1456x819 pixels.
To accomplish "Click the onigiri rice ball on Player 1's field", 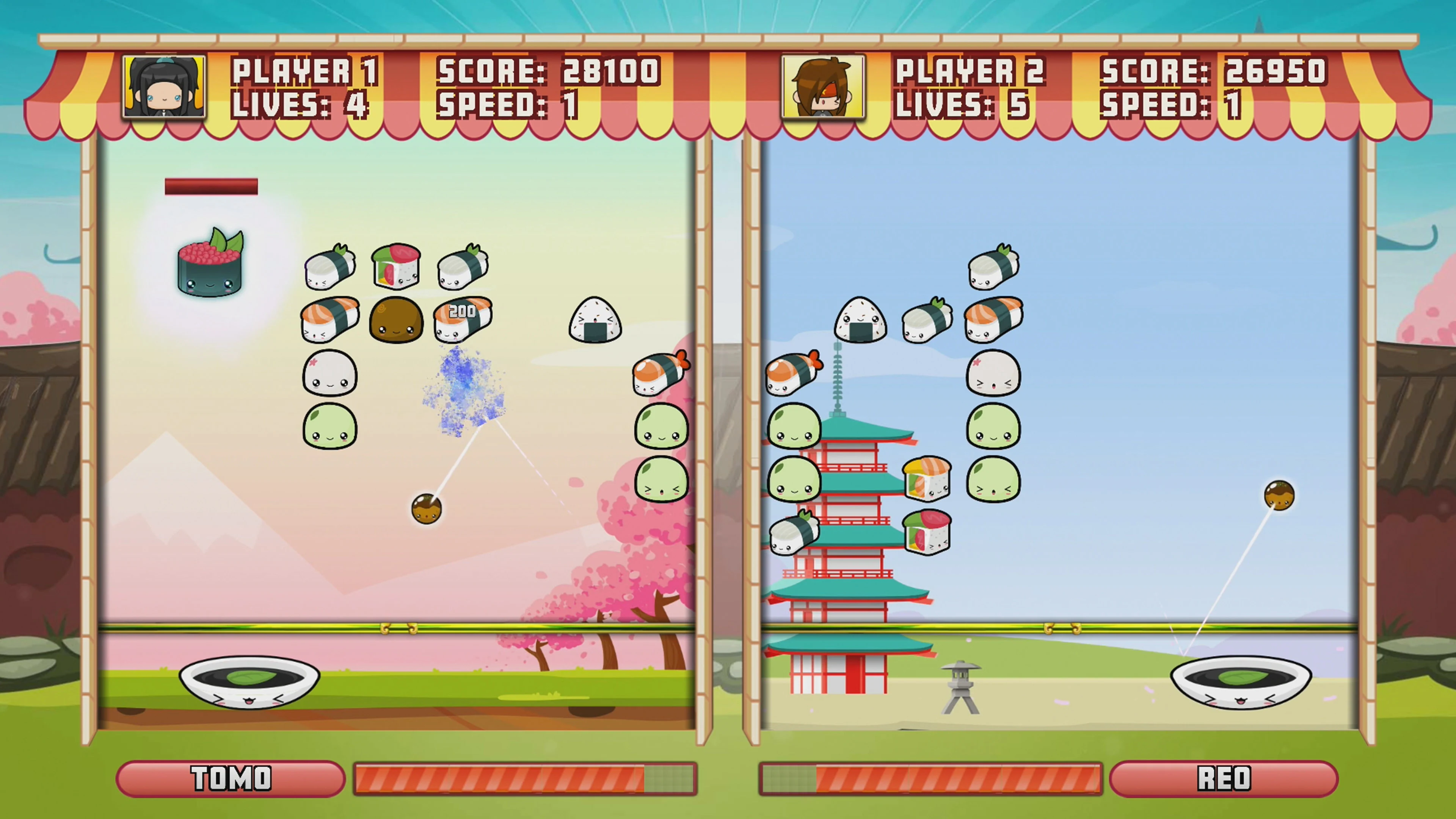I will (x=595, y=319).
